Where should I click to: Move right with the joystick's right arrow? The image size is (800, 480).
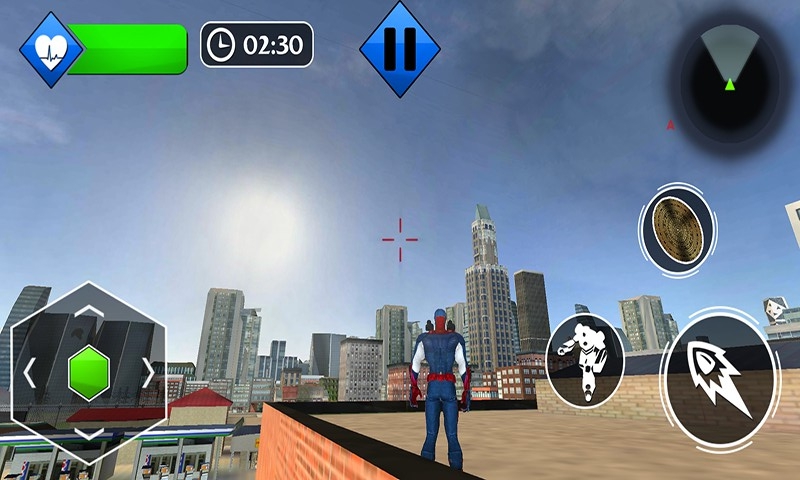click(149, 372)
